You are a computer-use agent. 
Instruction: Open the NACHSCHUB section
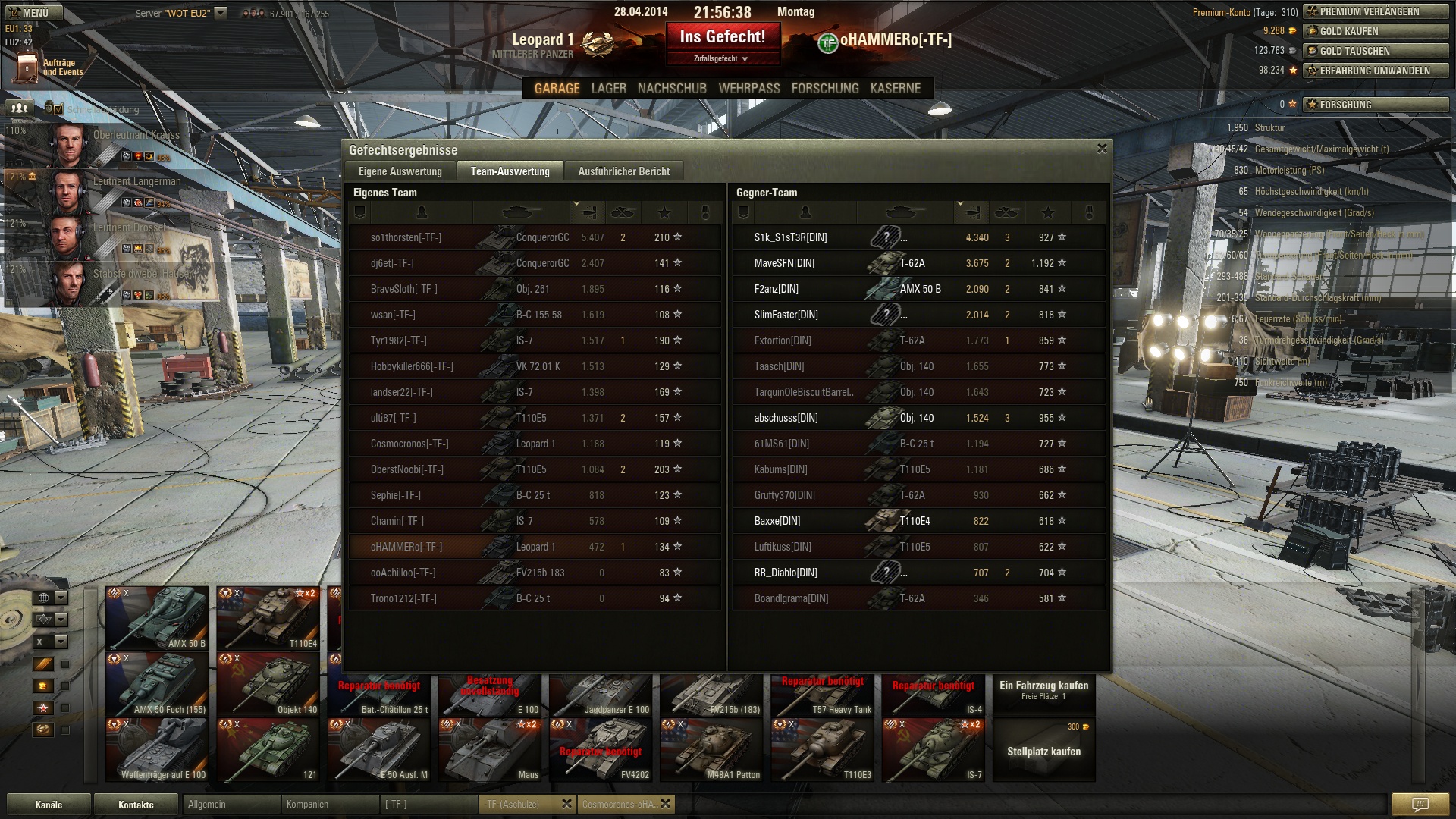click(x=672, y=89)
